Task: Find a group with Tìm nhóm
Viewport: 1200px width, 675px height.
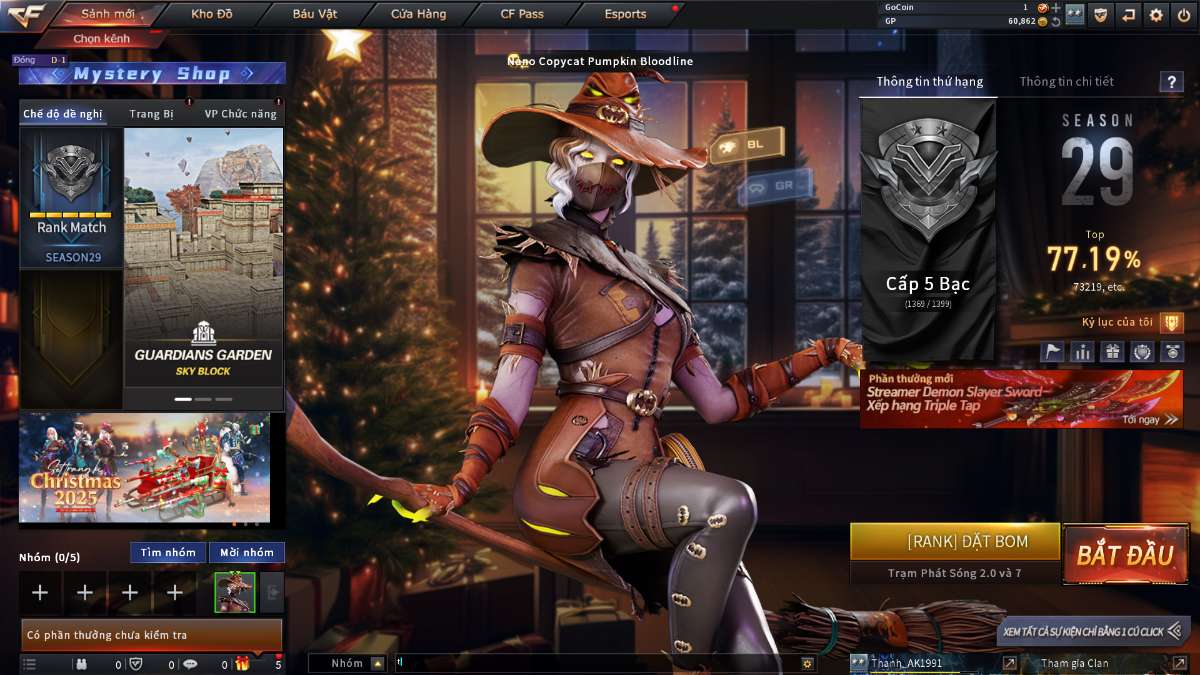Action: pyautogui.click(x=168, y=552)
